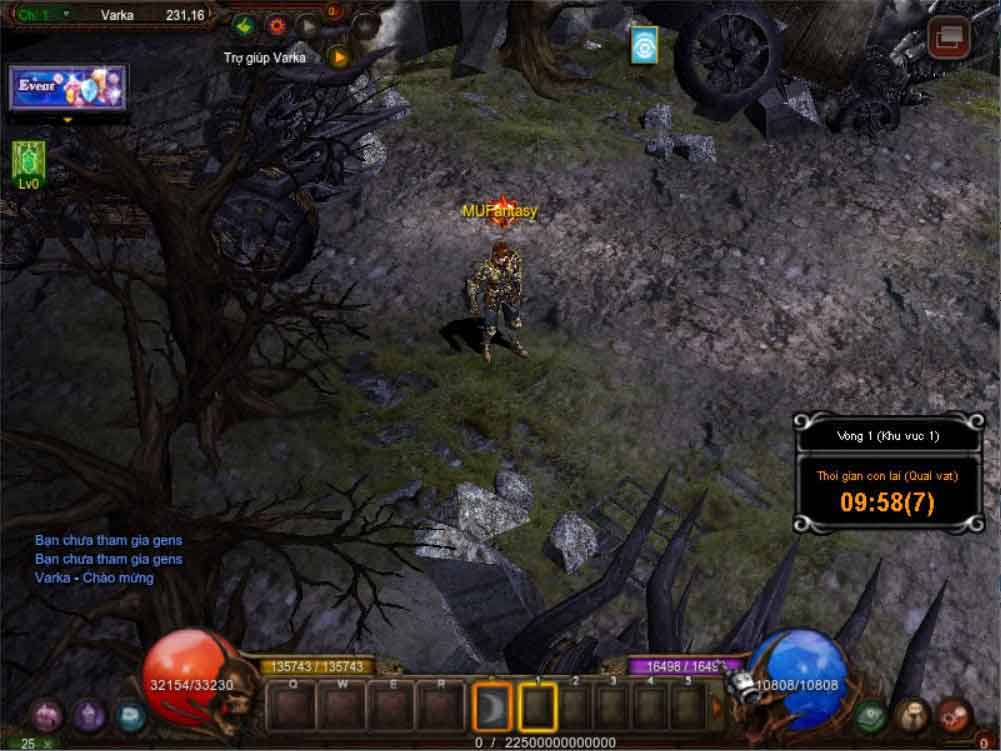
Task: Open the window menu button at top right
Action: coord(948,38)
